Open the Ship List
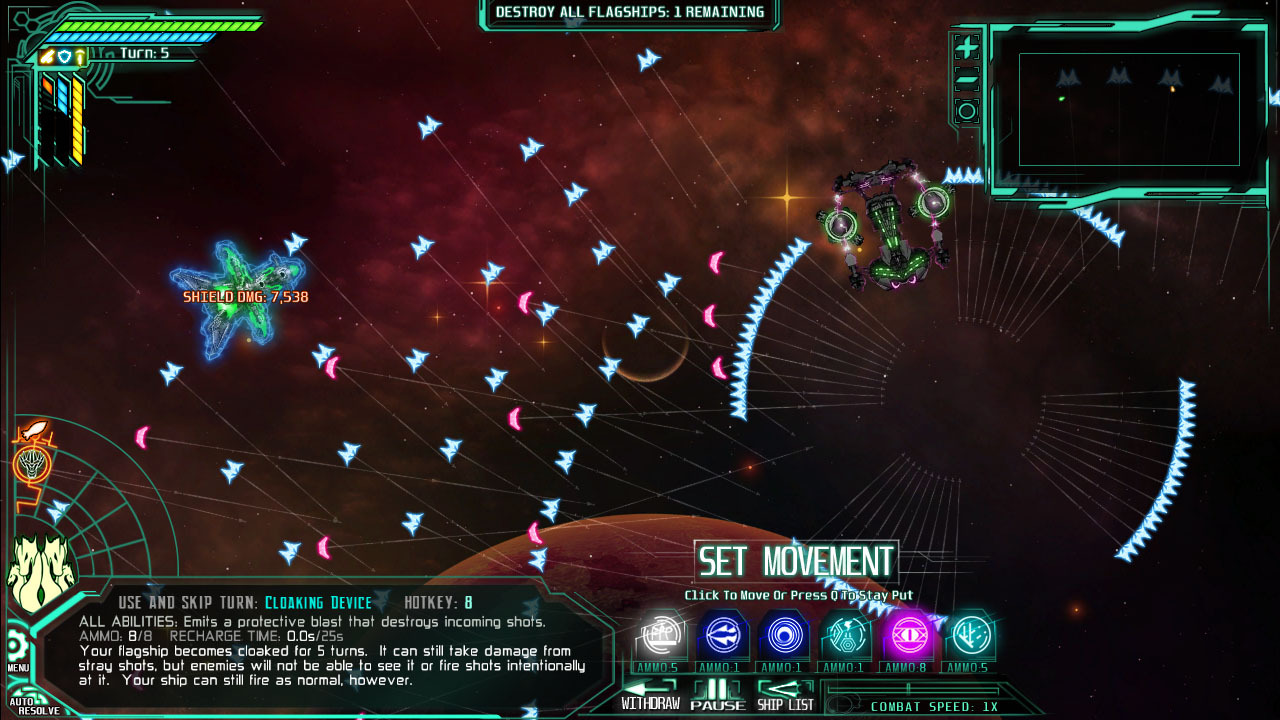This screenshot has width=1280, height=720. 786,695
